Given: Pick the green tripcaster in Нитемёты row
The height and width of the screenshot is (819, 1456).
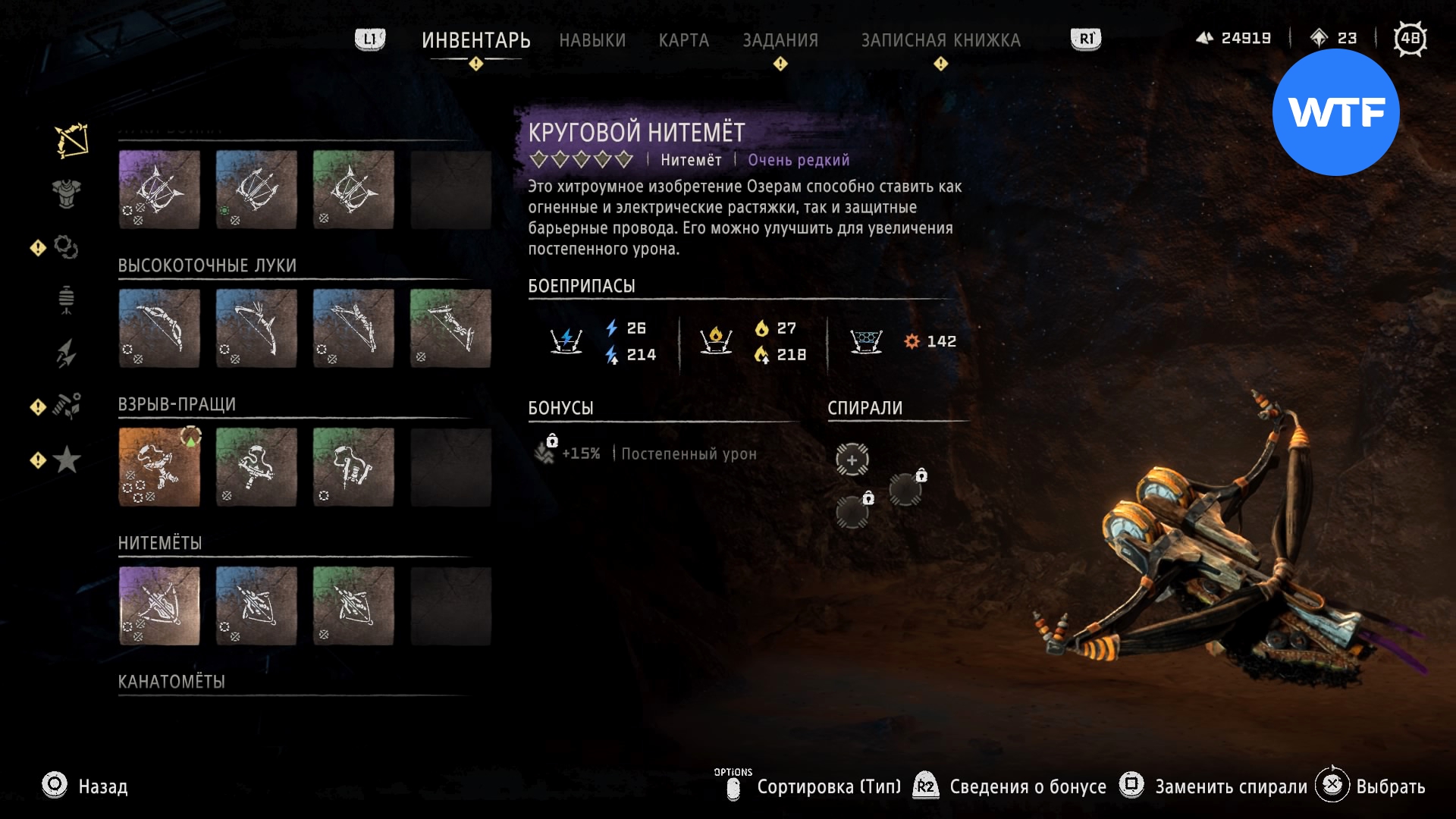Looking at the screenshot, I should (353, 606).
